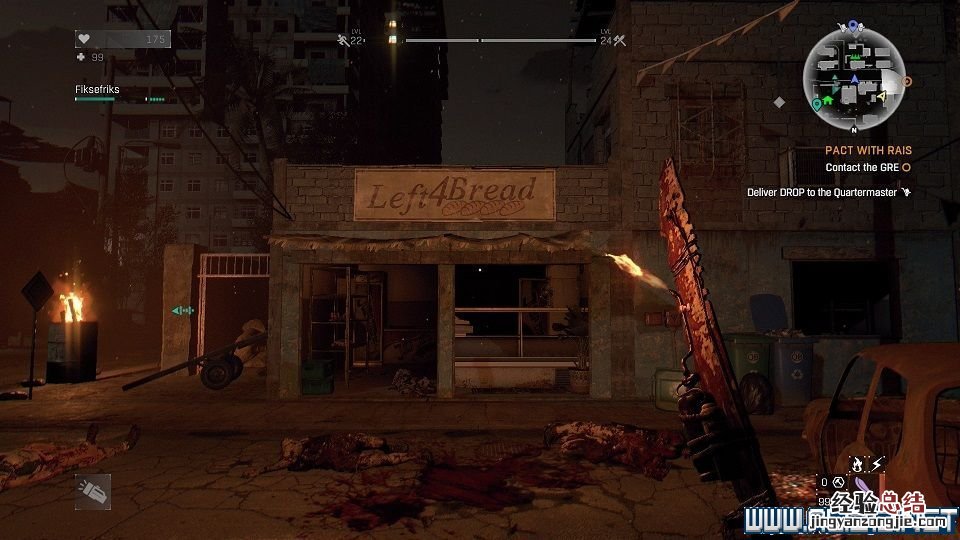Select the PACT WITH RAIS quest title
The width and height of the screenshot is (960, 540).
pyautogui.click(x=868, y=151)
